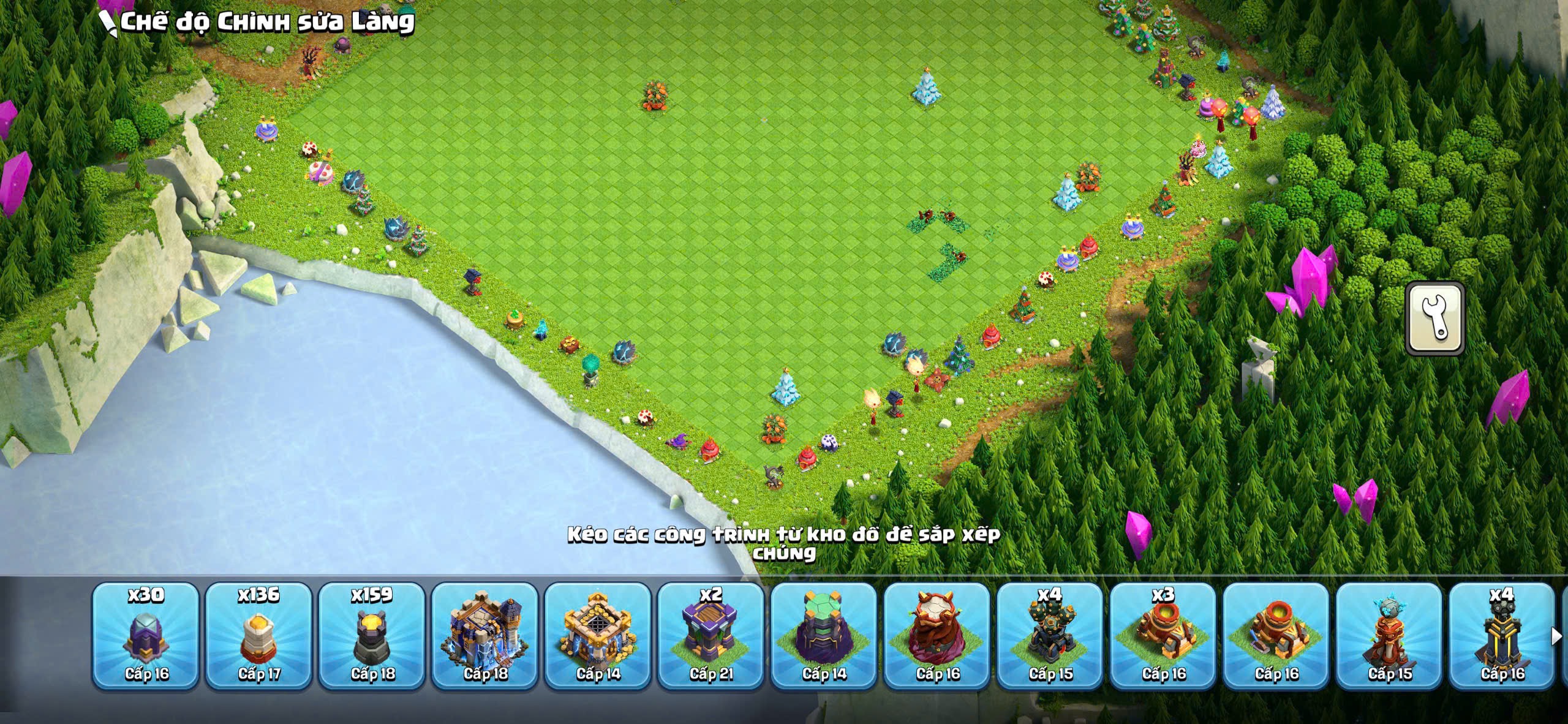Open the wrench tools button
1568x724 pixels.
click(1435, 319)
